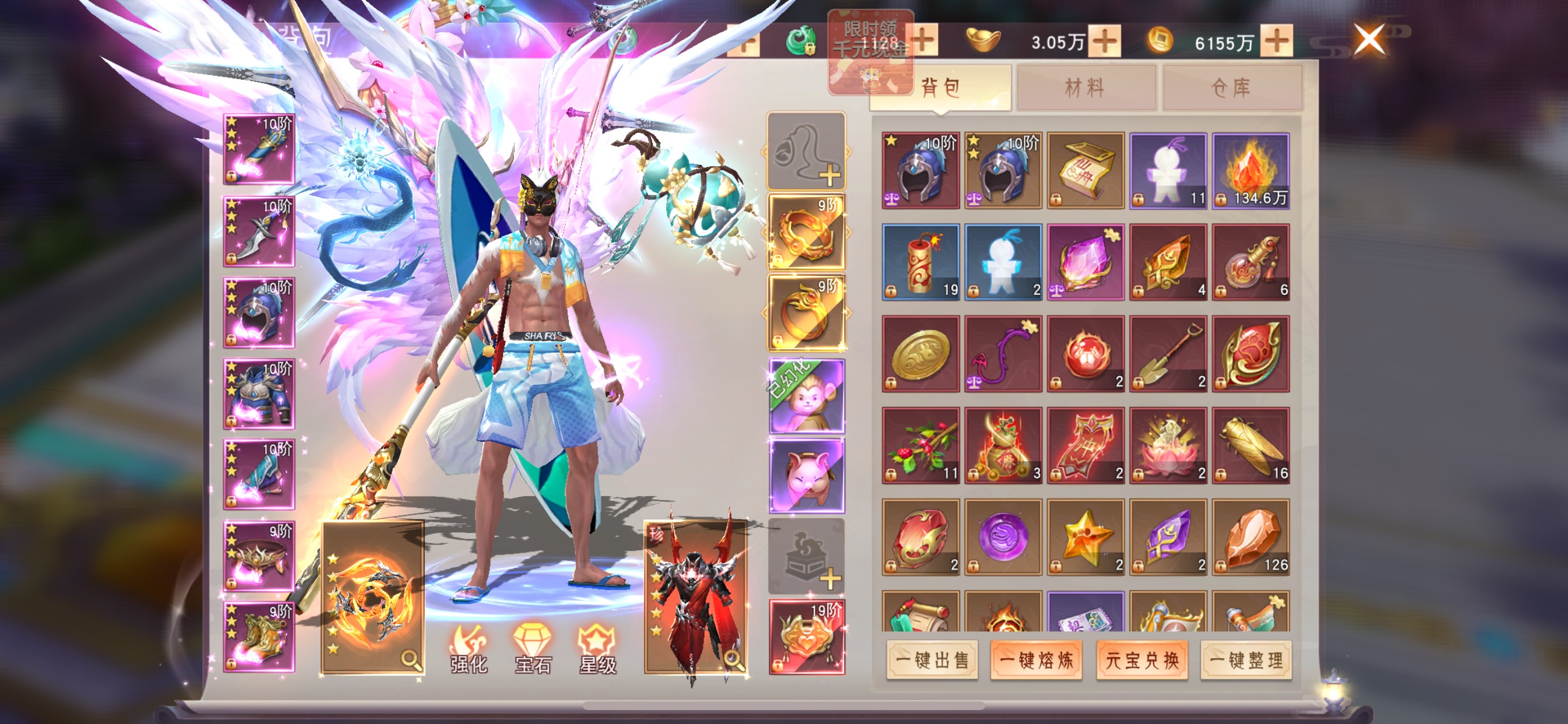Select the 背包 tab

[940, 87]
